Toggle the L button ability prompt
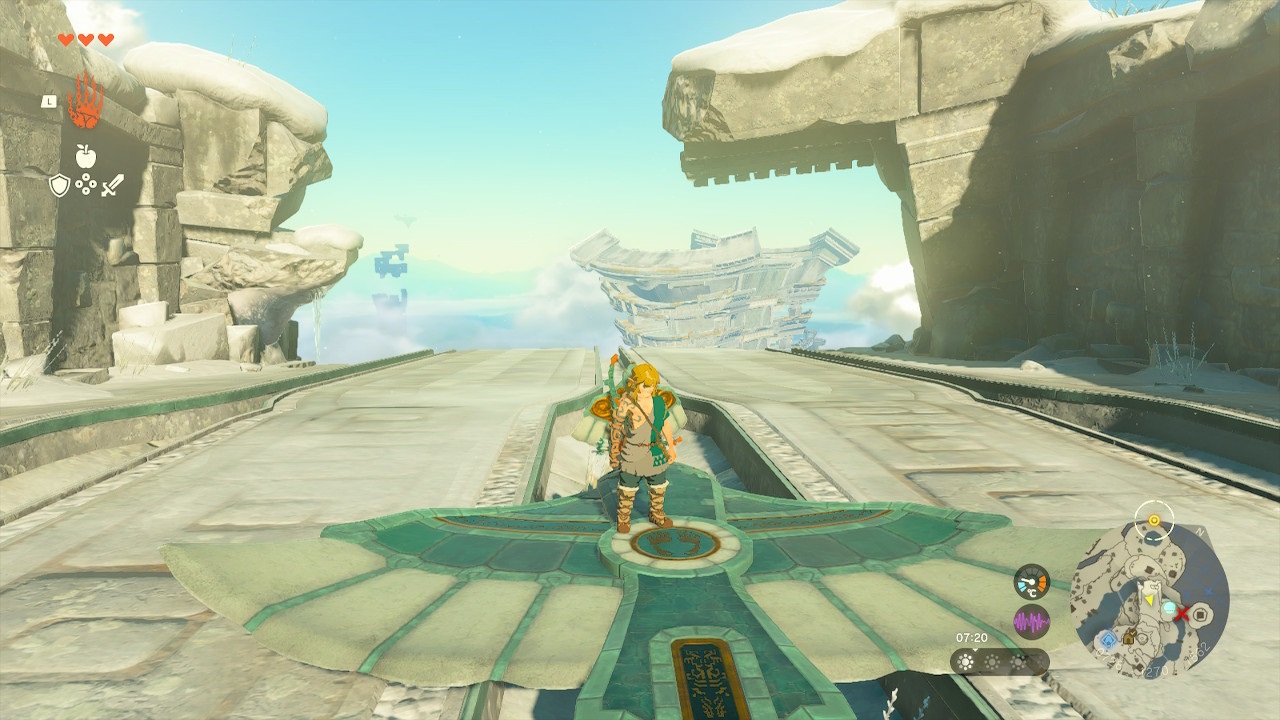 (48, 101)
